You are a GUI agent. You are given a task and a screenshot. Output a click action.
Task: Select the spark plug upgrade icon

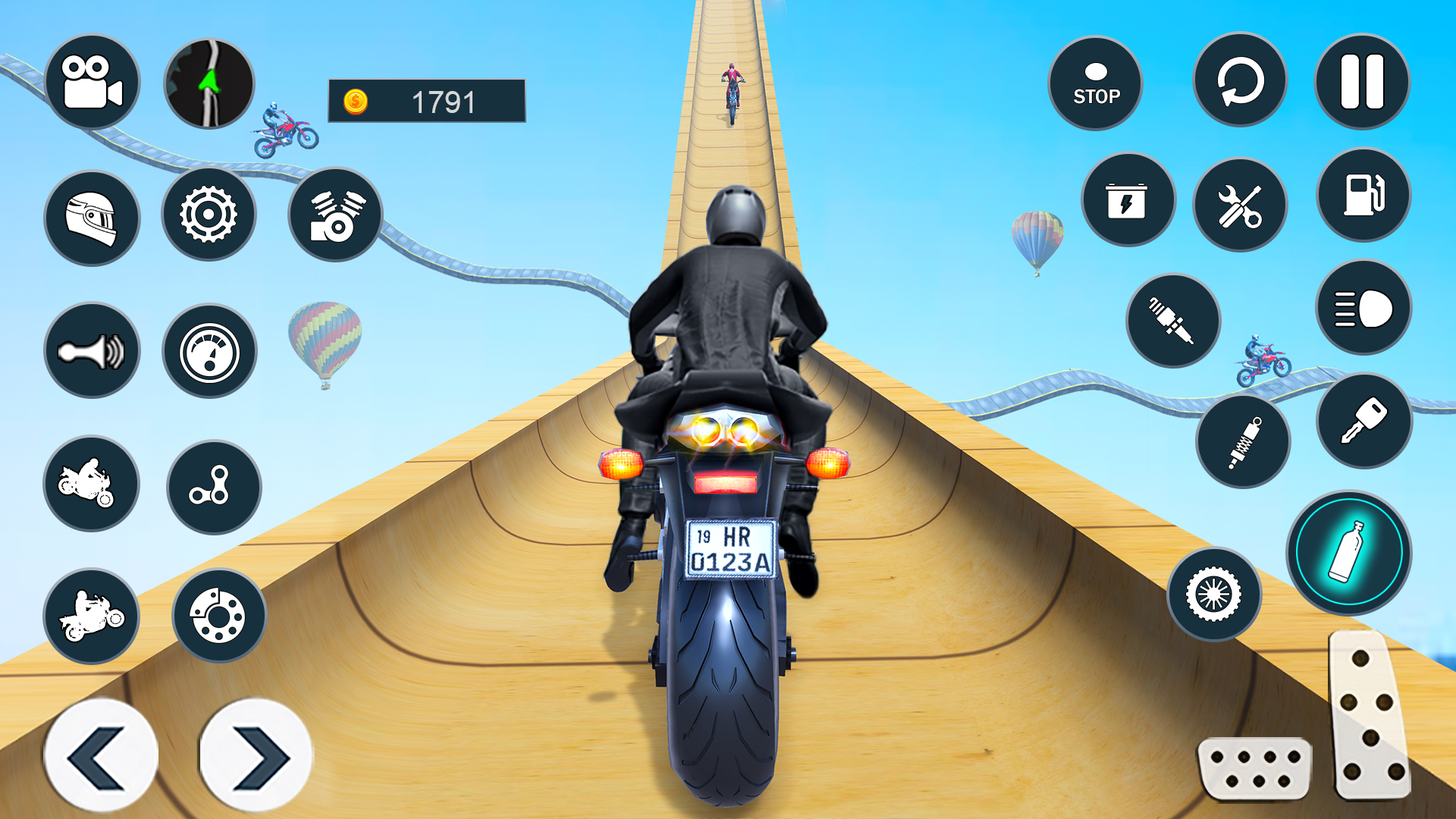[1174, 321]
